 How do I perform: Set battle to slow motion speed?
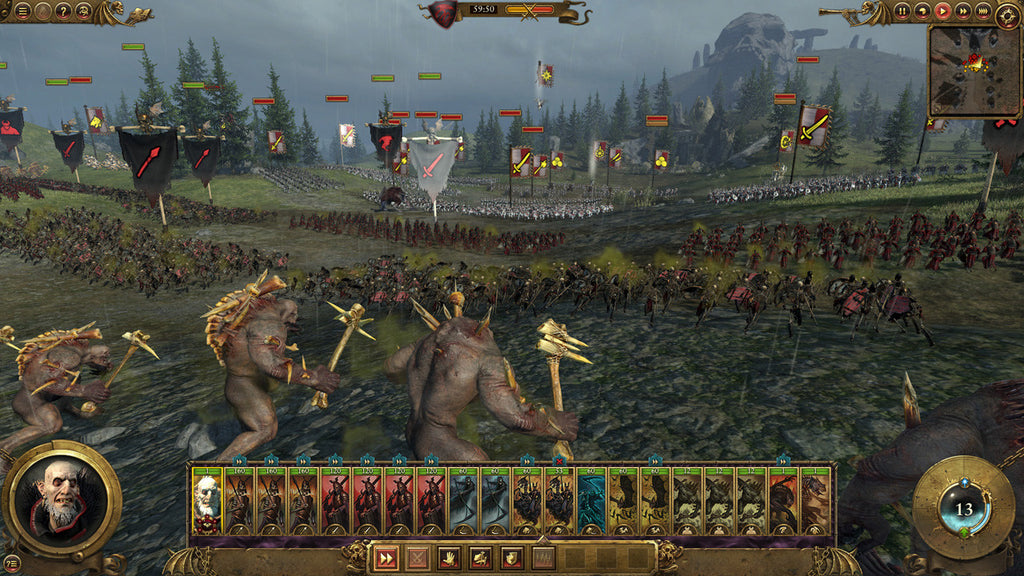(923, 11)
